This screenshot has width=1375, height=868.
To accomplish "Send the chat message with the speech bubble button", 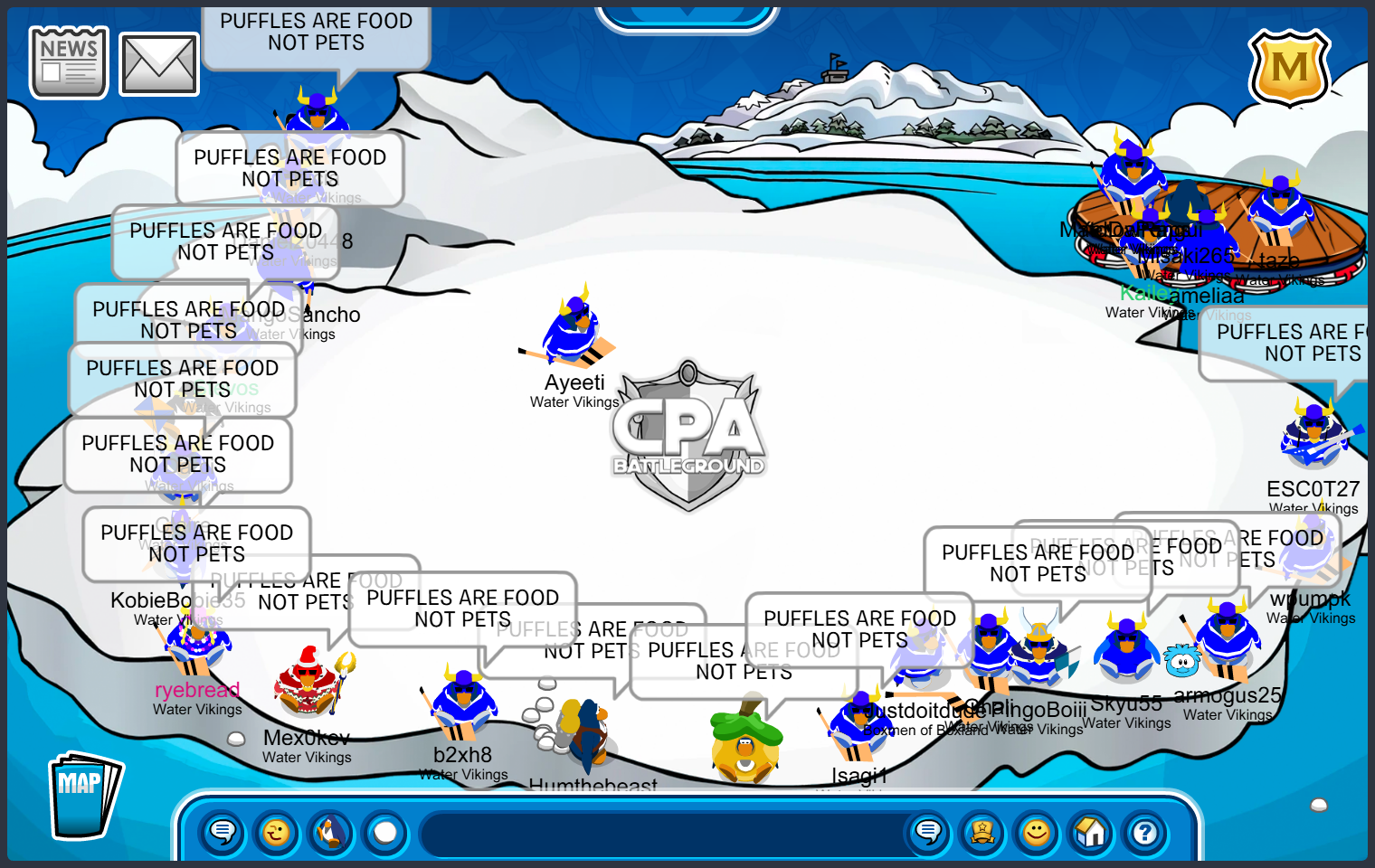I will pyautogui.click(x=928, y=831).
